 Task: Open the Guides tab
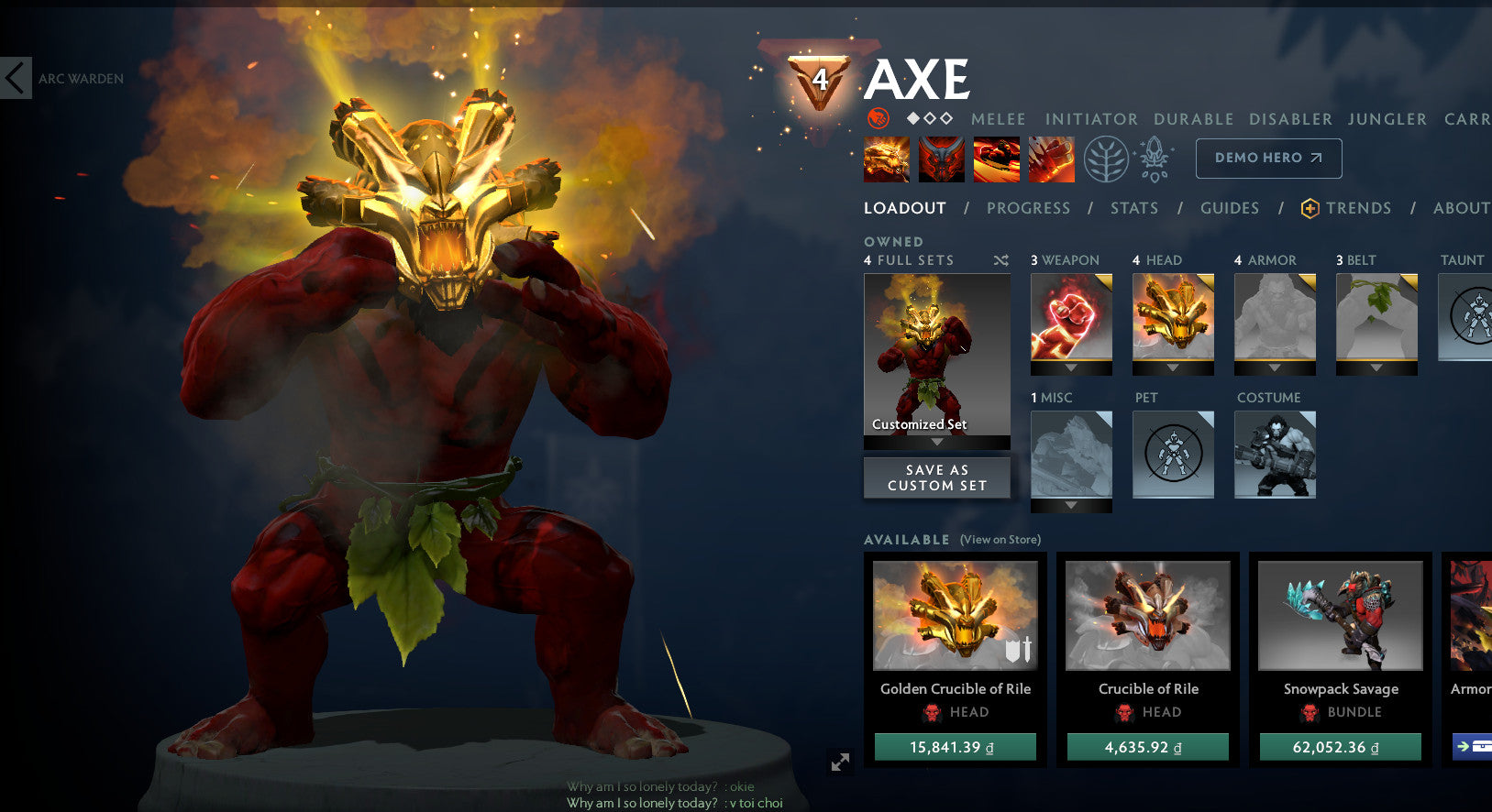(1229, 208)
